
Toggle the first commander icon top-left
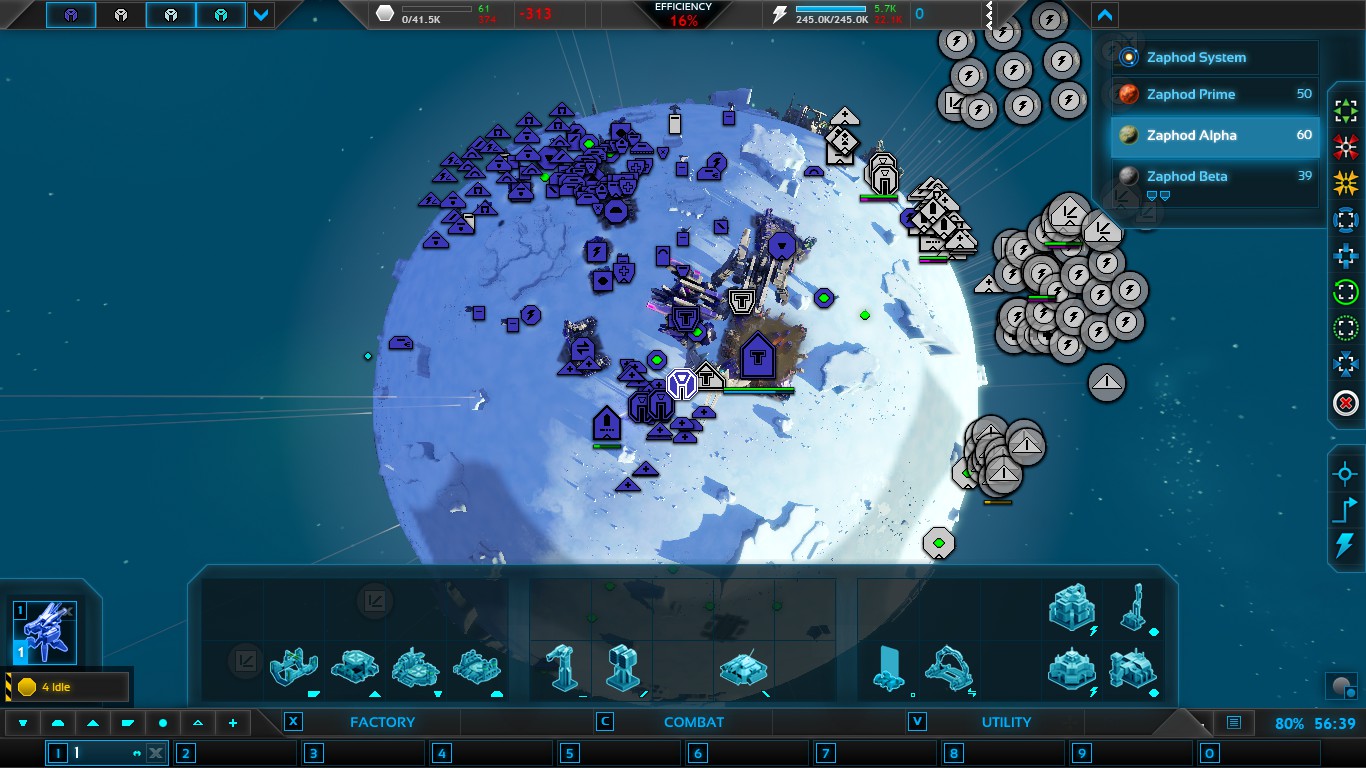pos(70,15)
